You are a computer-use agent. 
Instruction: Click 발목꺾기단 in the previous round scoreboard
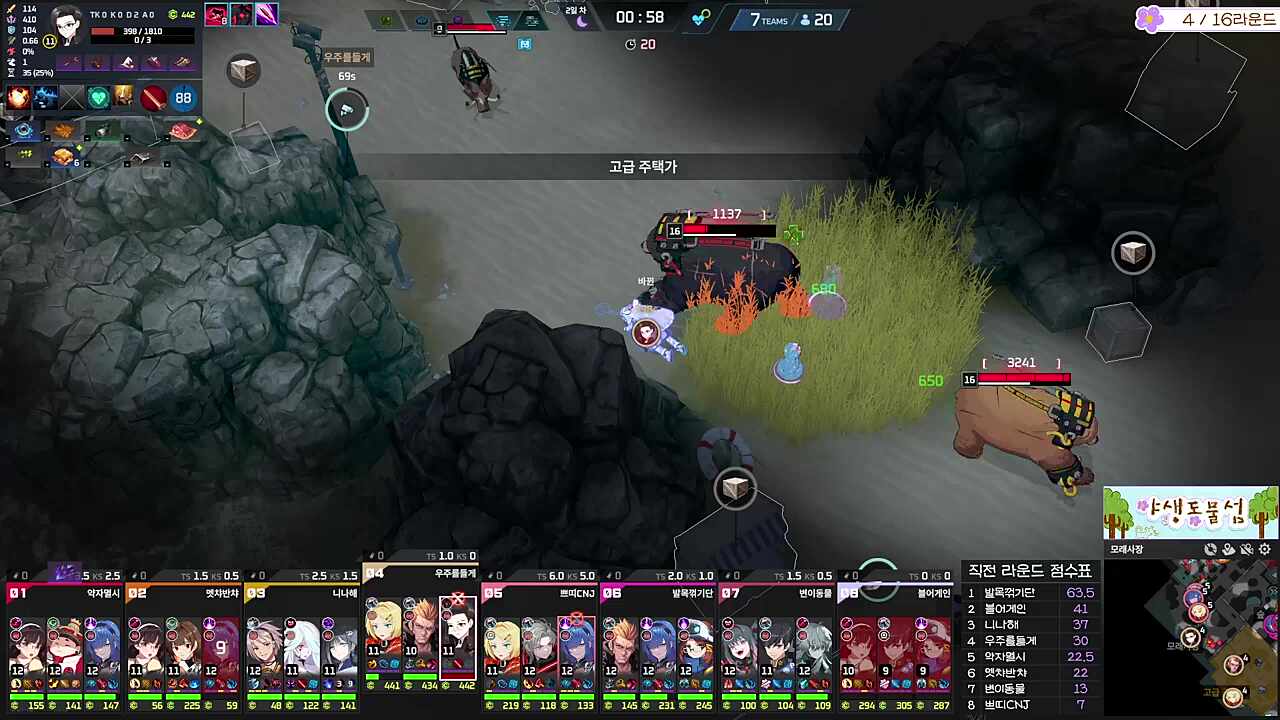pos(1012,592)
